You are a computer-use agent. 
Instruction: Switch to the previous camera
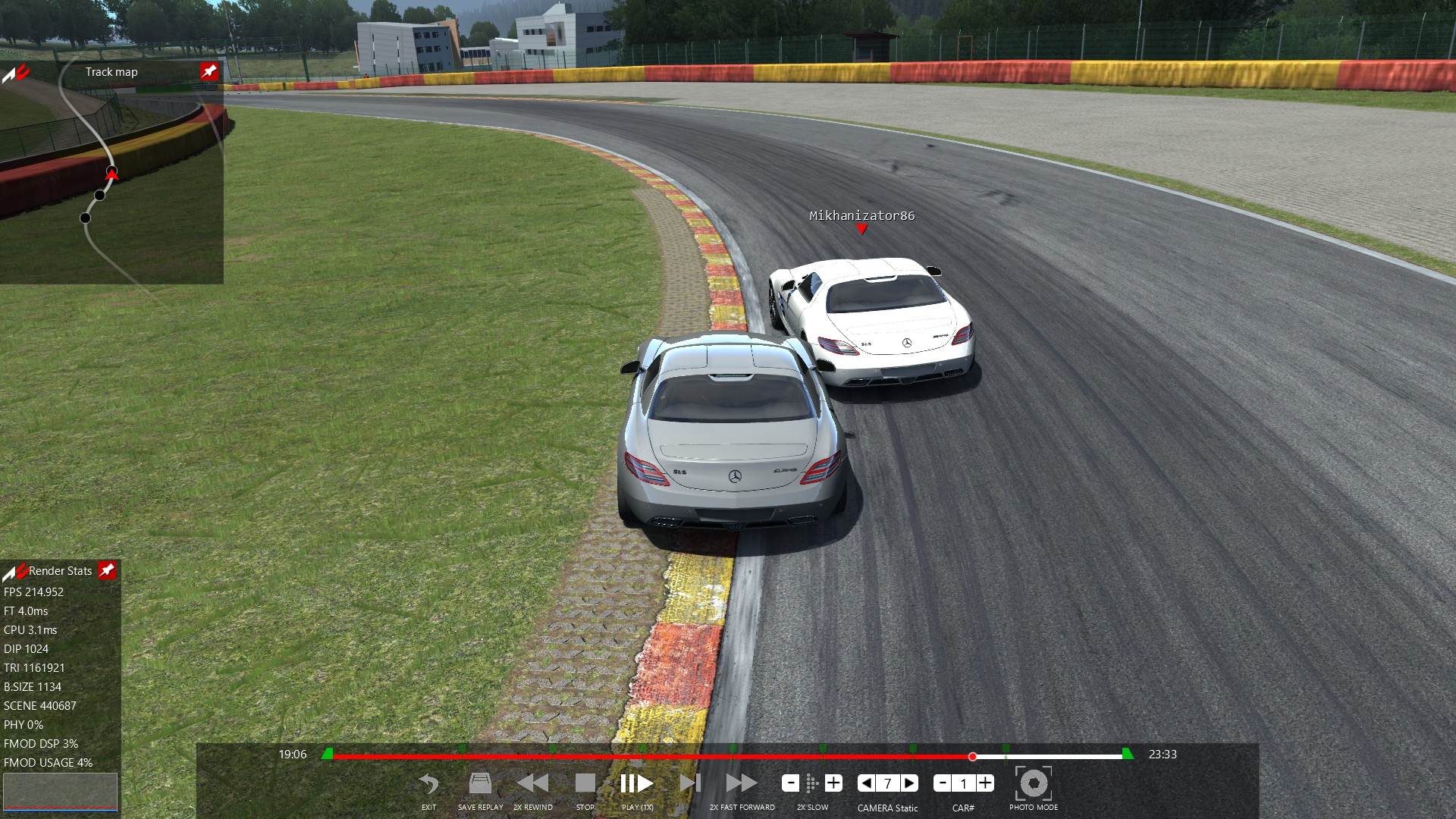coord(866,783)
